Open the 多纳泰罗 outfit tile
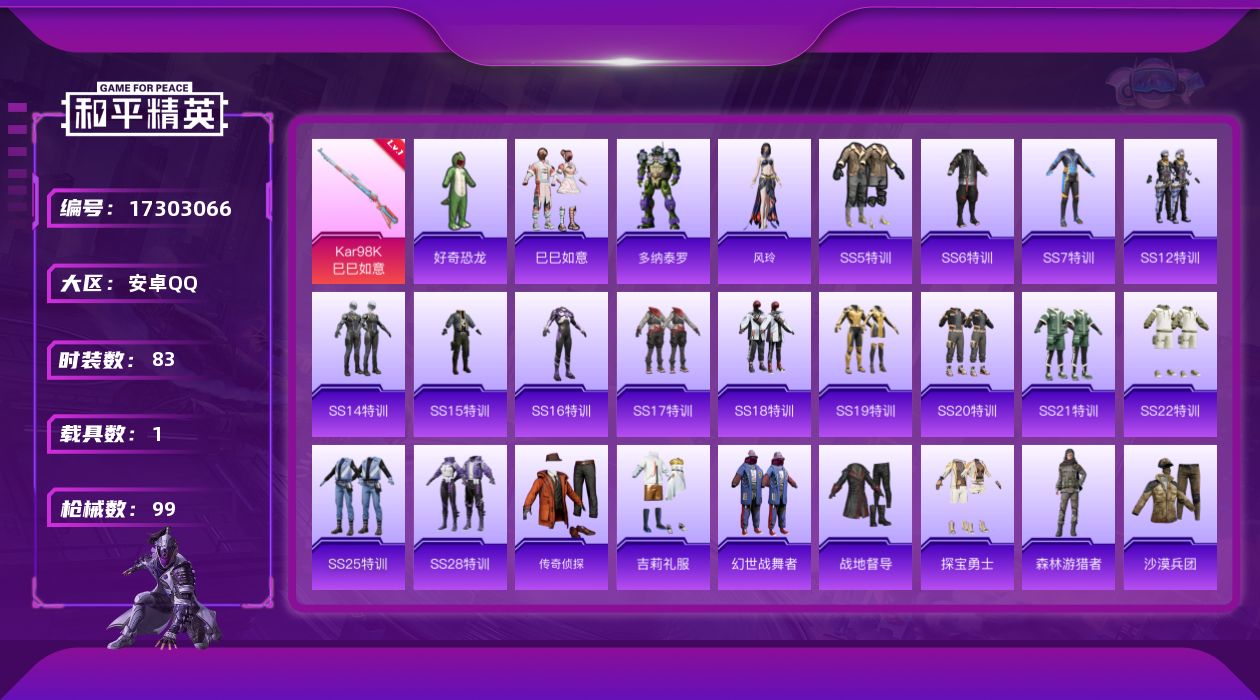The height and width of the screenshot is (700, 1260). [x=663, y=211]
